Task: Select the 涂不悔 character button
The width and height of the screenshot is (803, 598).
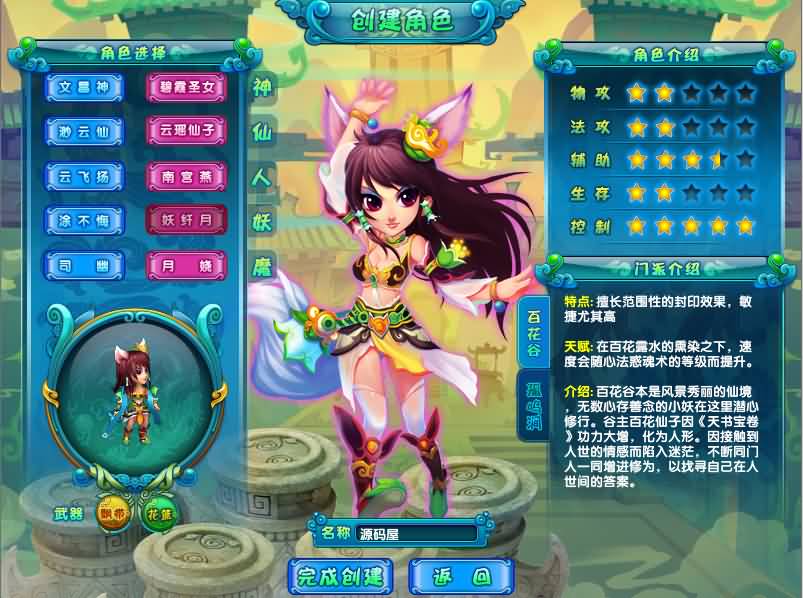Action: point(84,220)
